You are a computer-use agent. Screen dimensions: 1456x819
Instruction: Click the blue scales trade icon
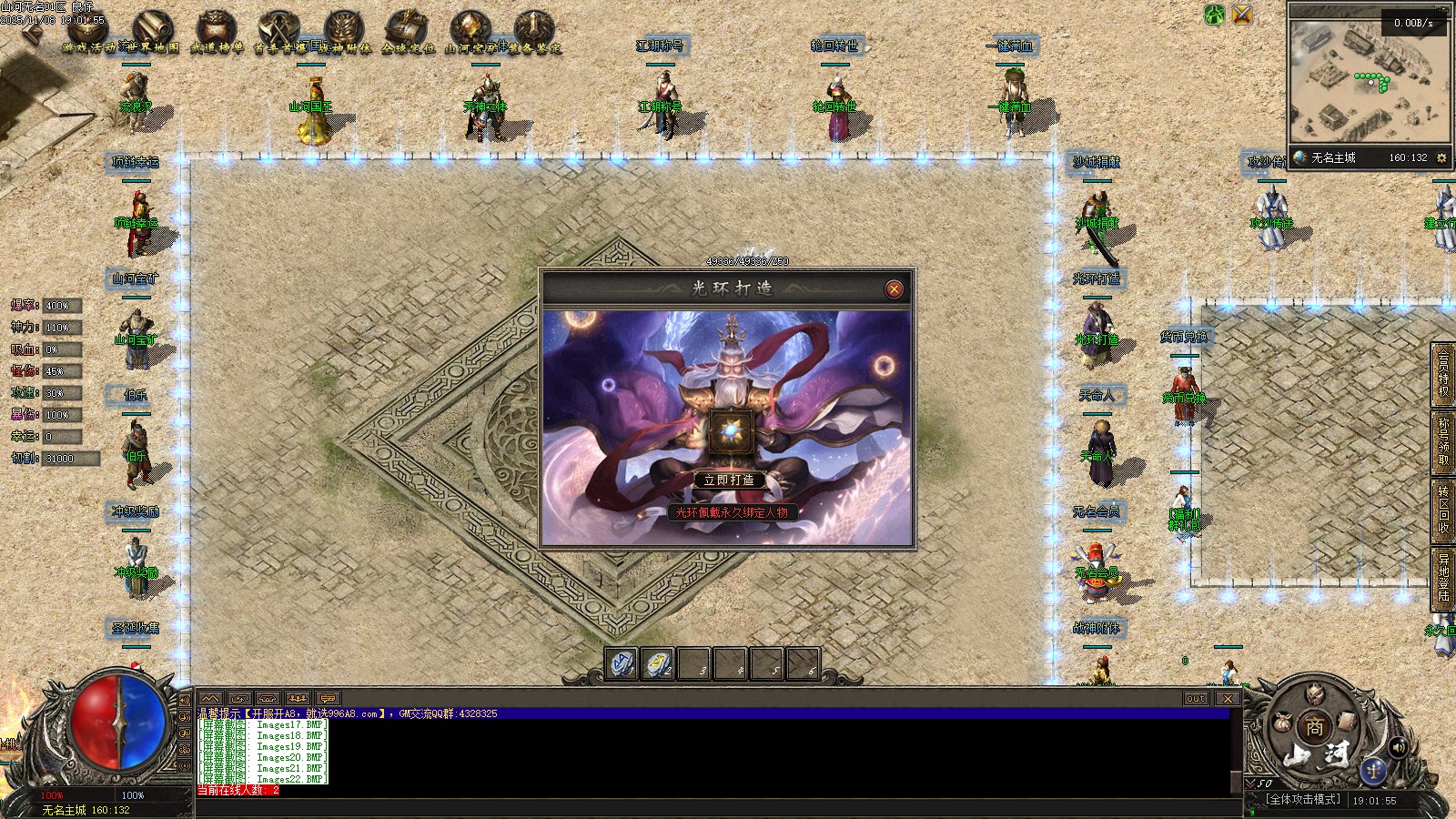[1373, 772]
